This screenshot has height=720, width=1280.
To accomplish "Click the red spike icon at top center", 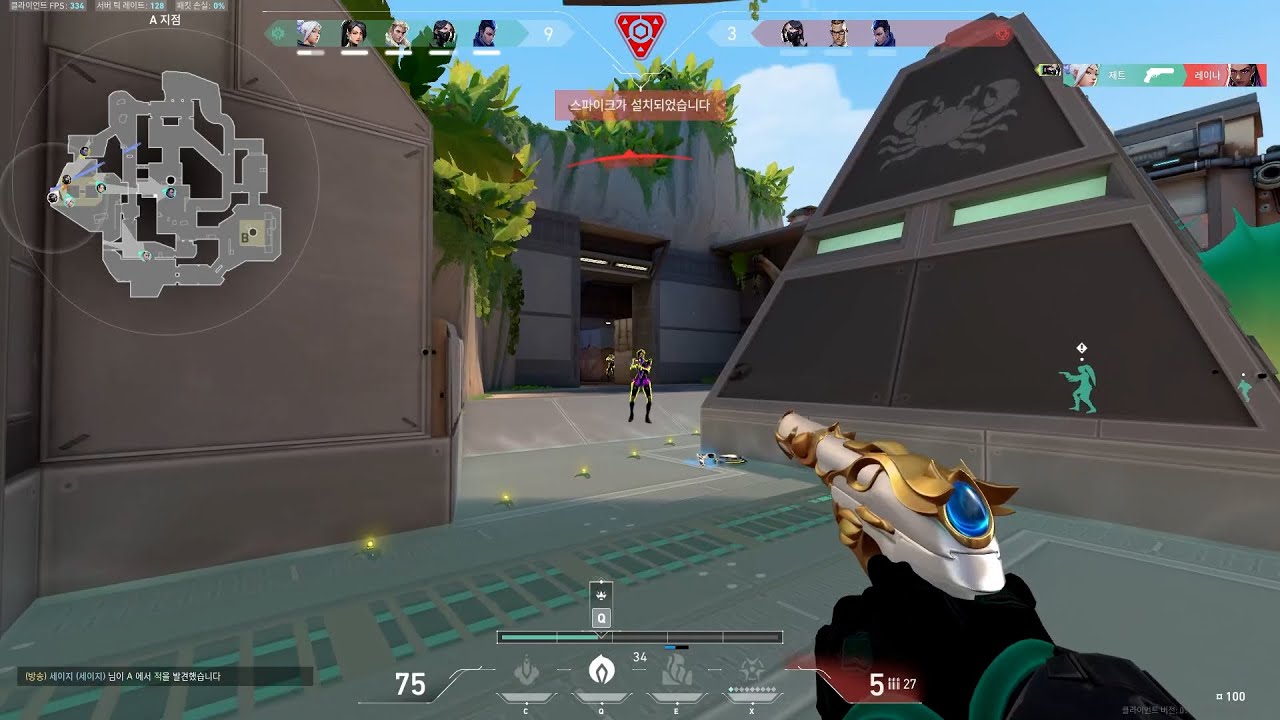I will pyautogui.click(x=639, y=35).
